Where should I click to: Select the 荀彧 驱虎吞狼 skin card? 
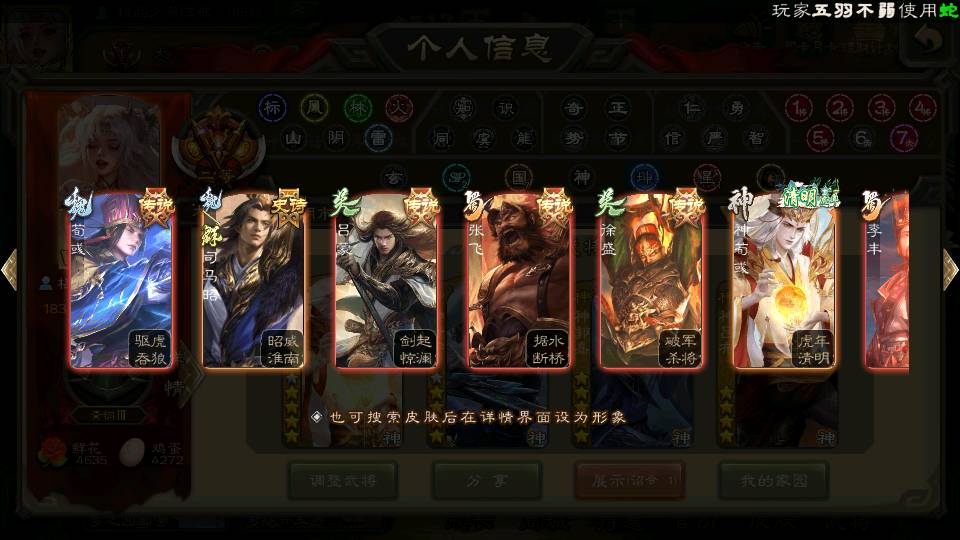120,282
